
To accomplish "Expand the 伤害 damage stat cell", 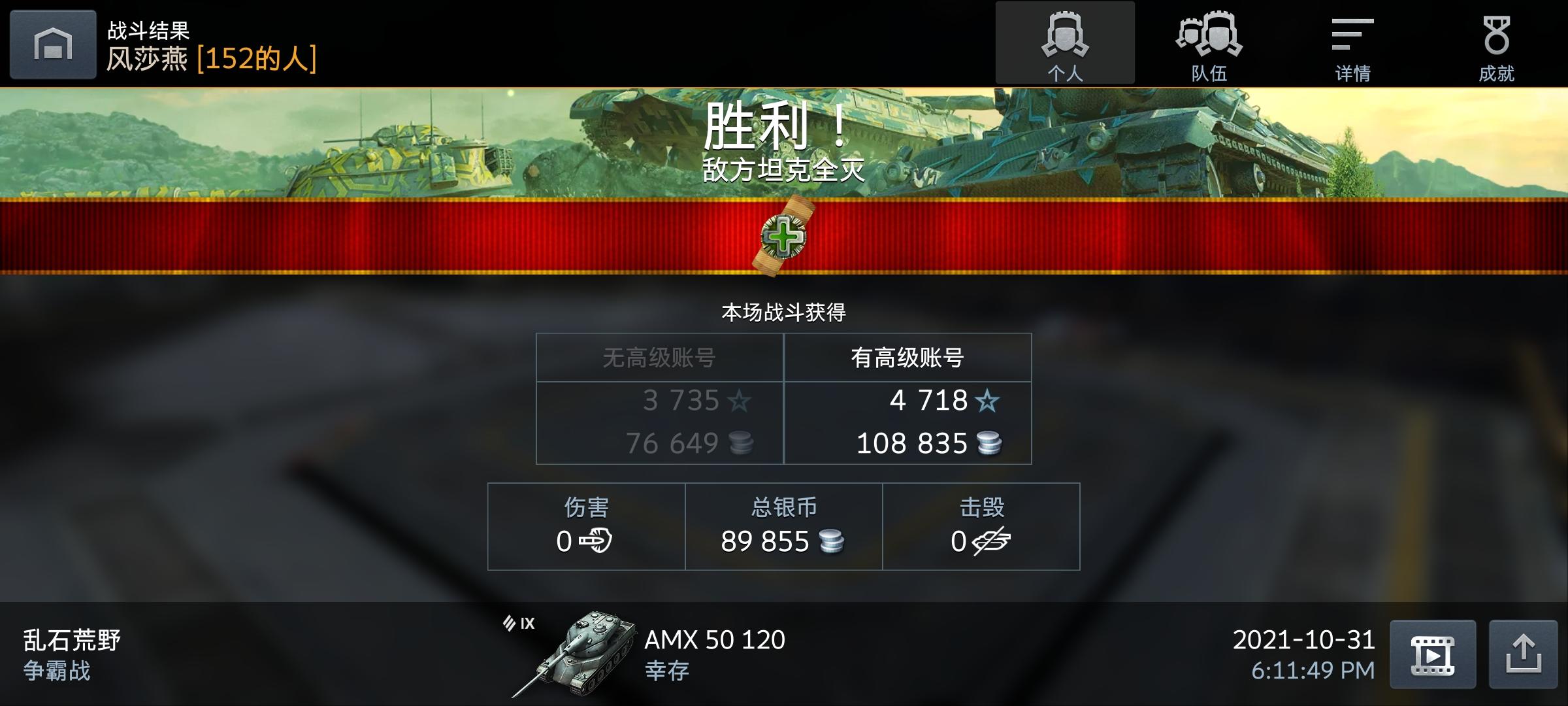I will pos(586,525).
